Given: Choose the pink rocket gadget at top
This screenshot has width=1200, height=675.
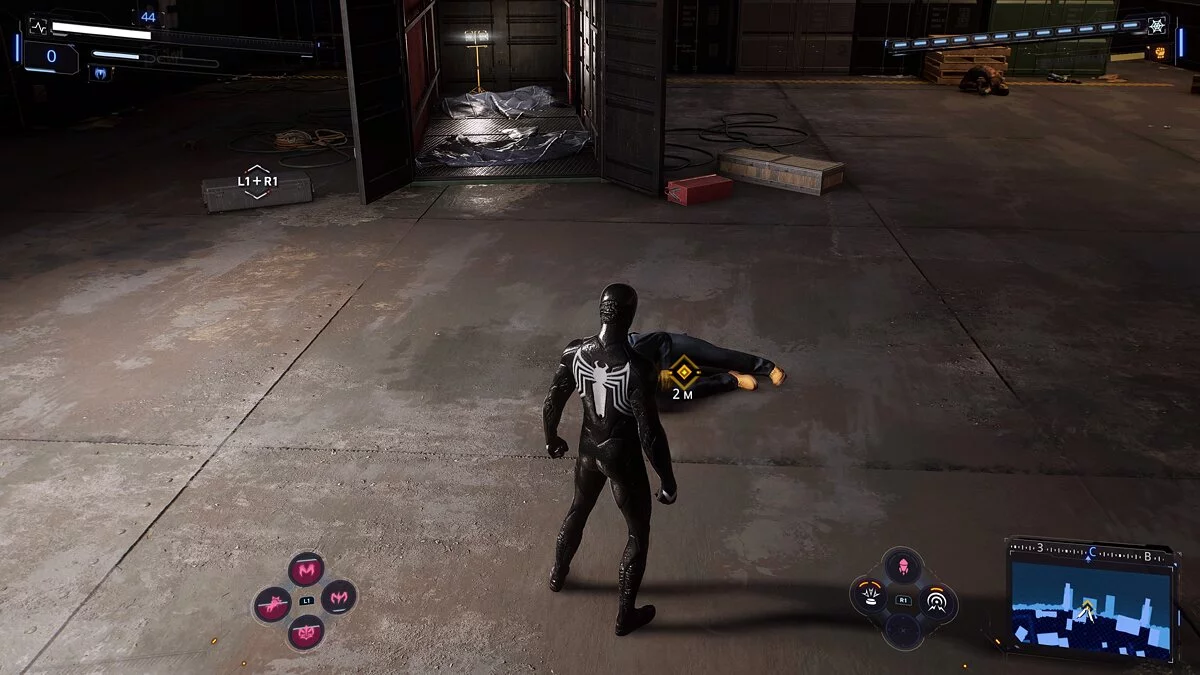Looking at the screenshot, I should tap(904, 566).
